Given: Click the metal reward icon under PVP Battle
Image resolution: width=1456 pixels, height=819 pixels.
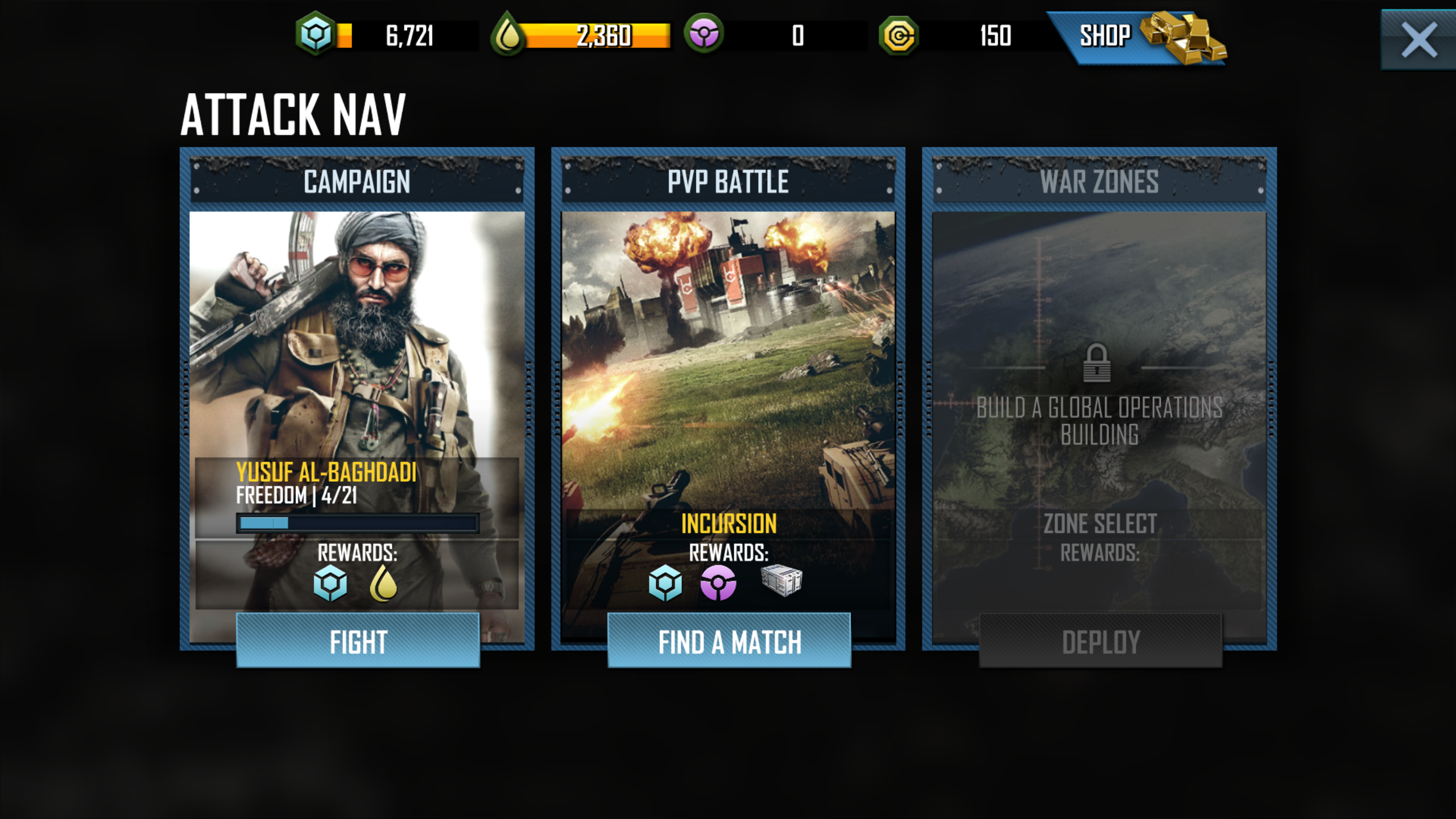Looking at the screenshot, I should point(667,582).
